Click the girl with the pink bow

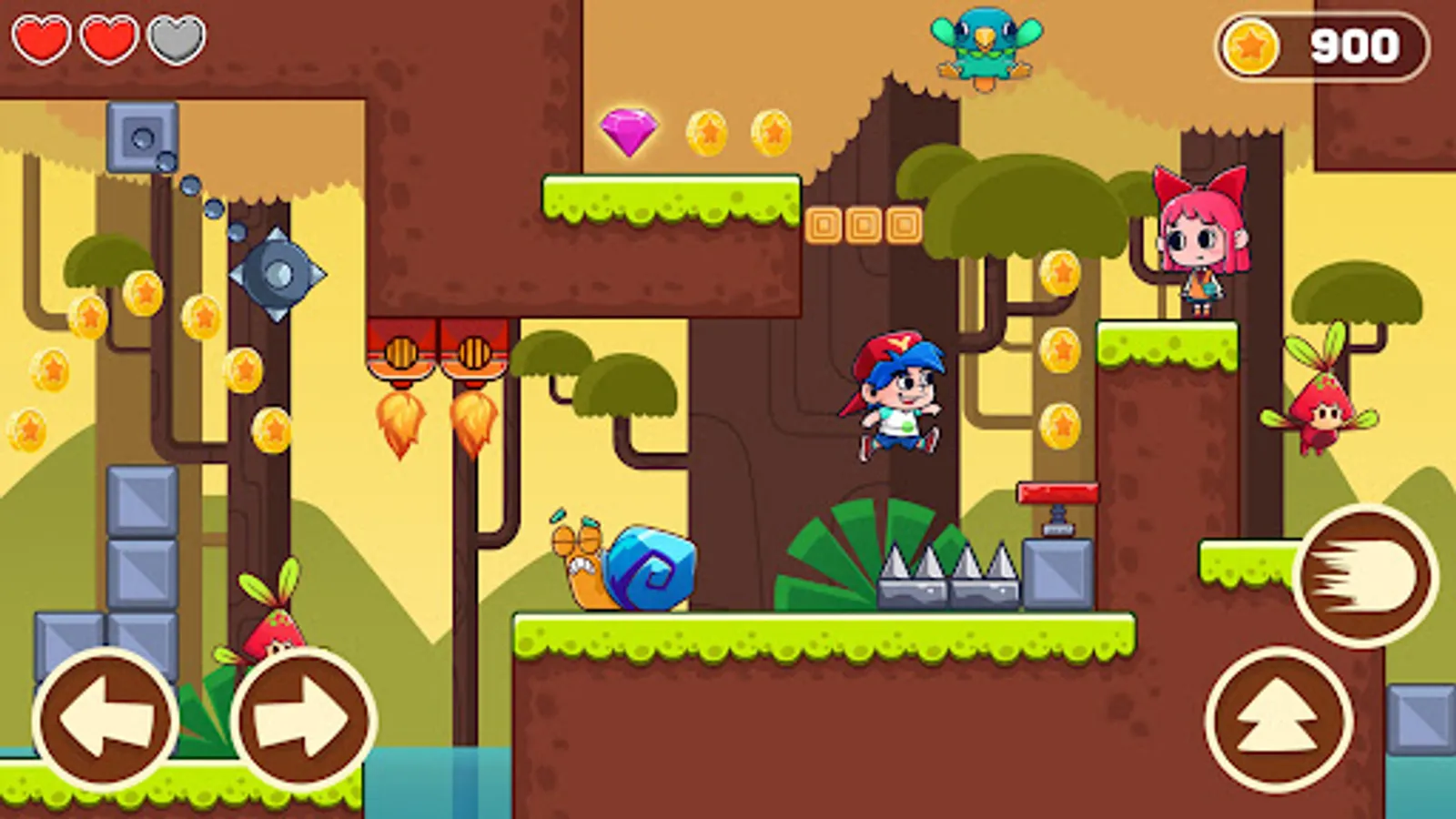1199,241
